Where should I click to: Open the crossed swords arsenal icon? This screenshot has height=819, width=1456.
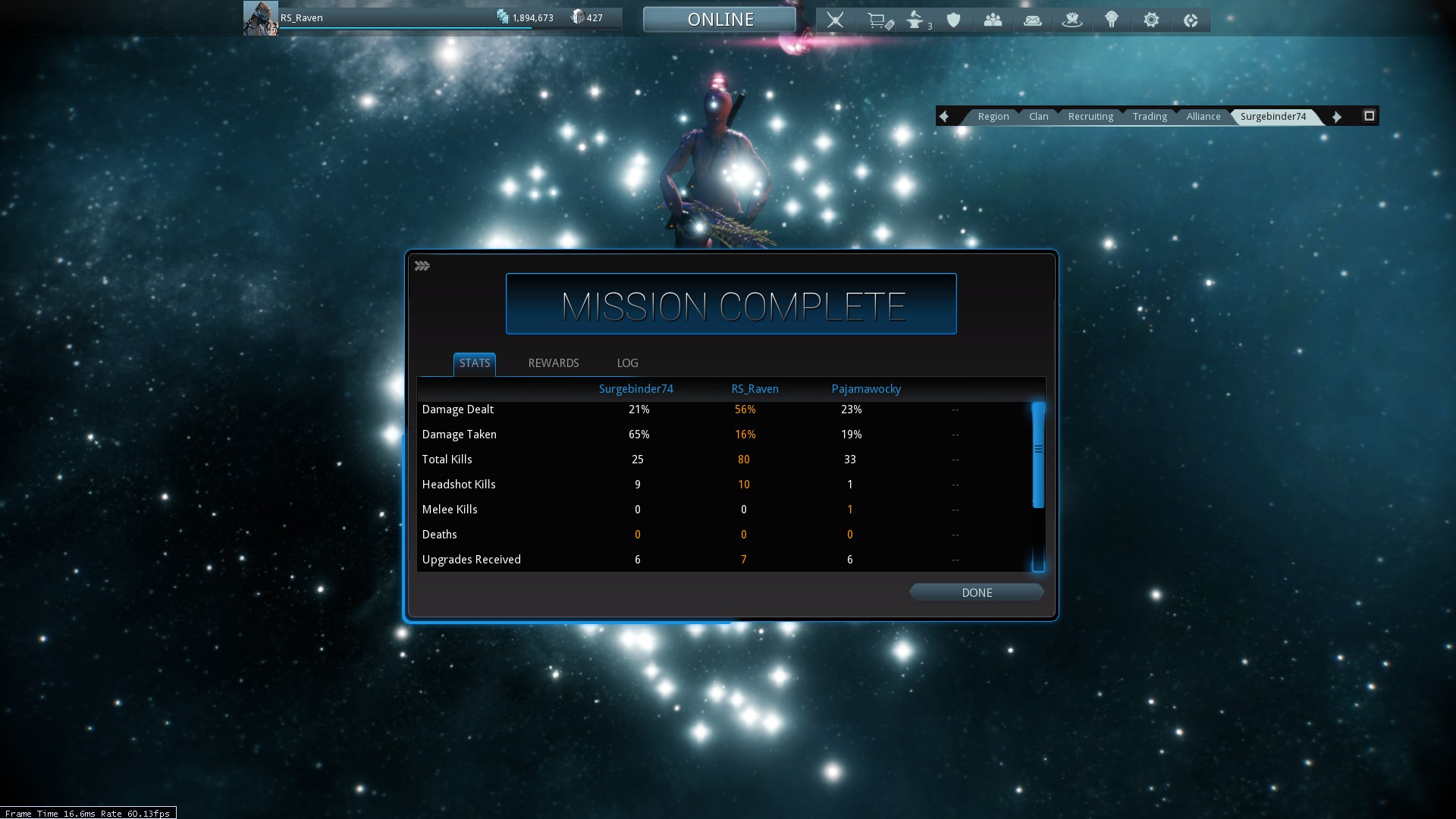pos(835,20)
